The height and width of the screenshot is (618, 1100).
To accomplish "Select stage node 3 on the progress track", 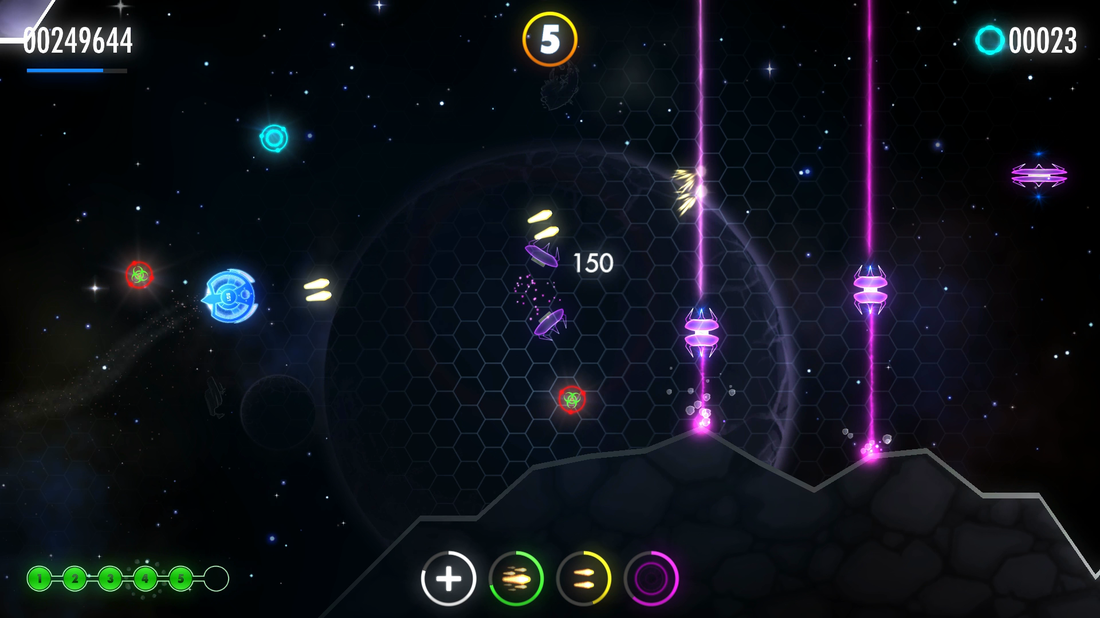I will click(x=110, y=578).
